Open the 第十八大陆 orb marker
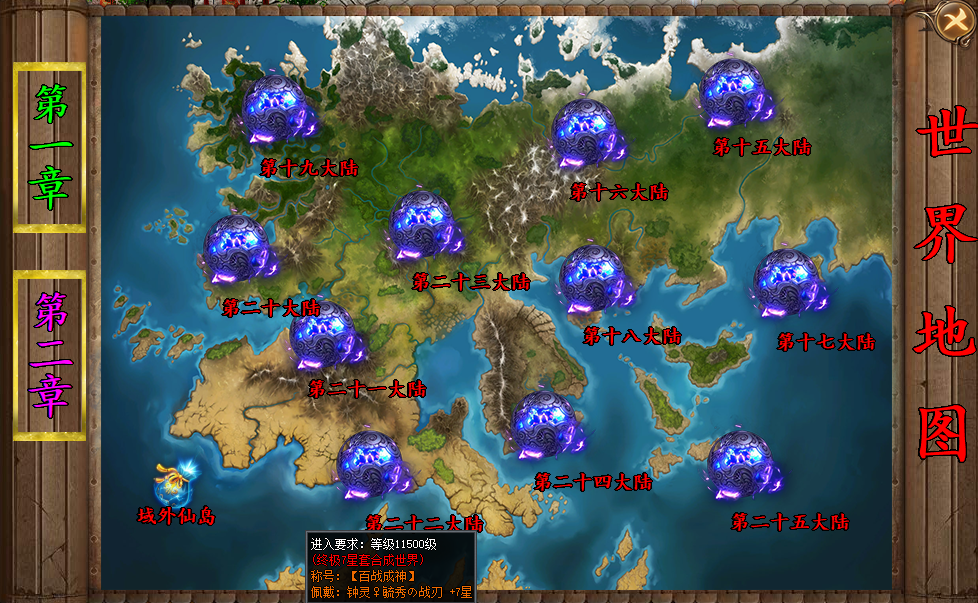Viewport: 978px width, 603px height. (595, 280)
